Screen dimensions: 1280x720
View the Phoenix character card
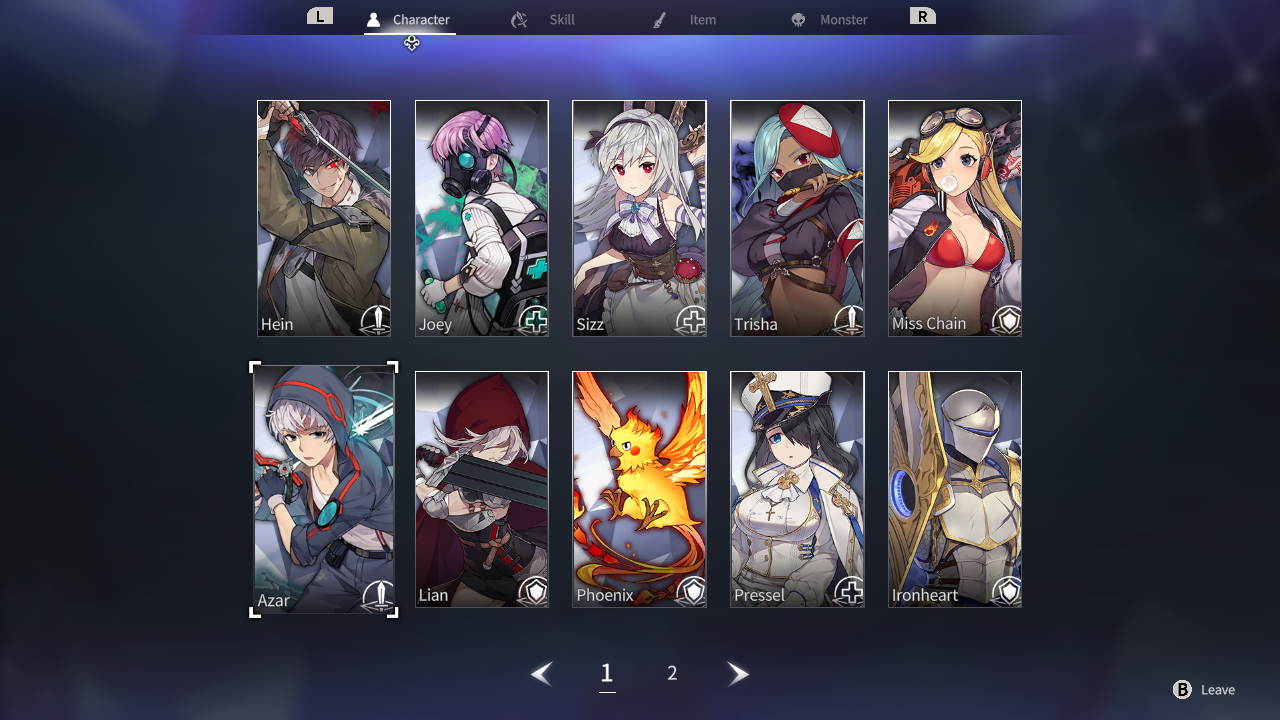[x=639, y=489]
